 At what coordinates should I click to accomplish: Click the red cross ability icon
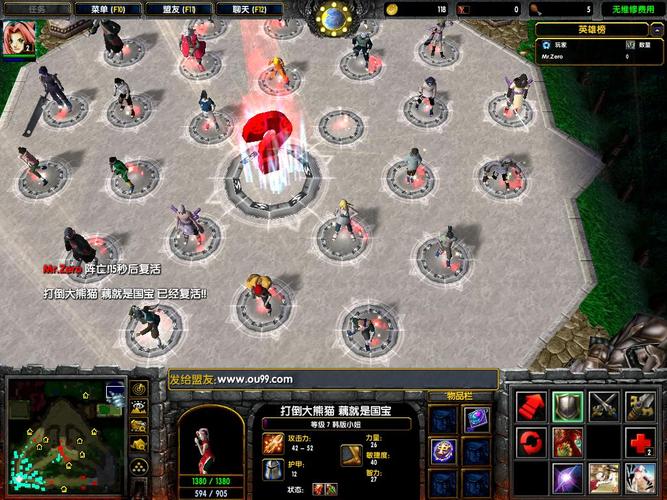coord(640,441)
